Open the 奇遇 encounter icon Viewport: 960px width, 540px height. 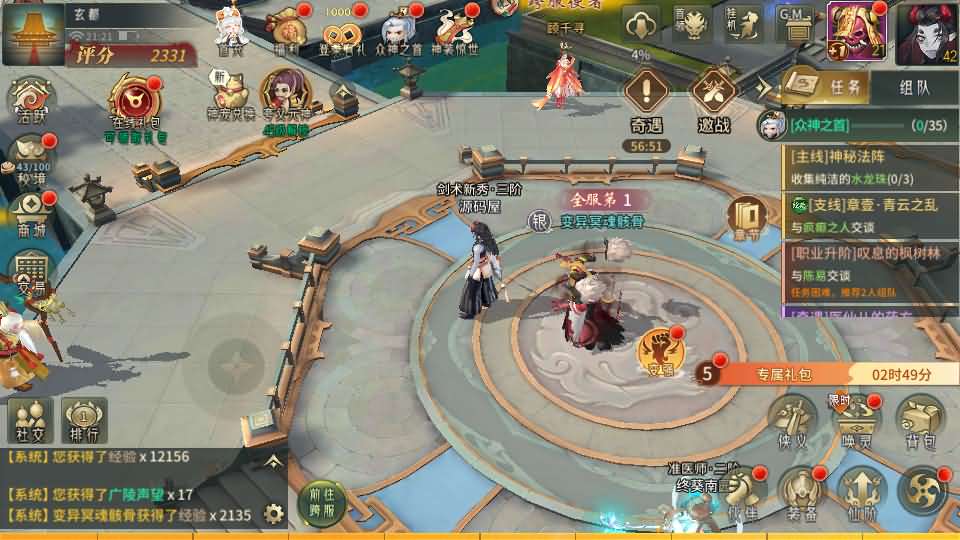pos(646,98)
